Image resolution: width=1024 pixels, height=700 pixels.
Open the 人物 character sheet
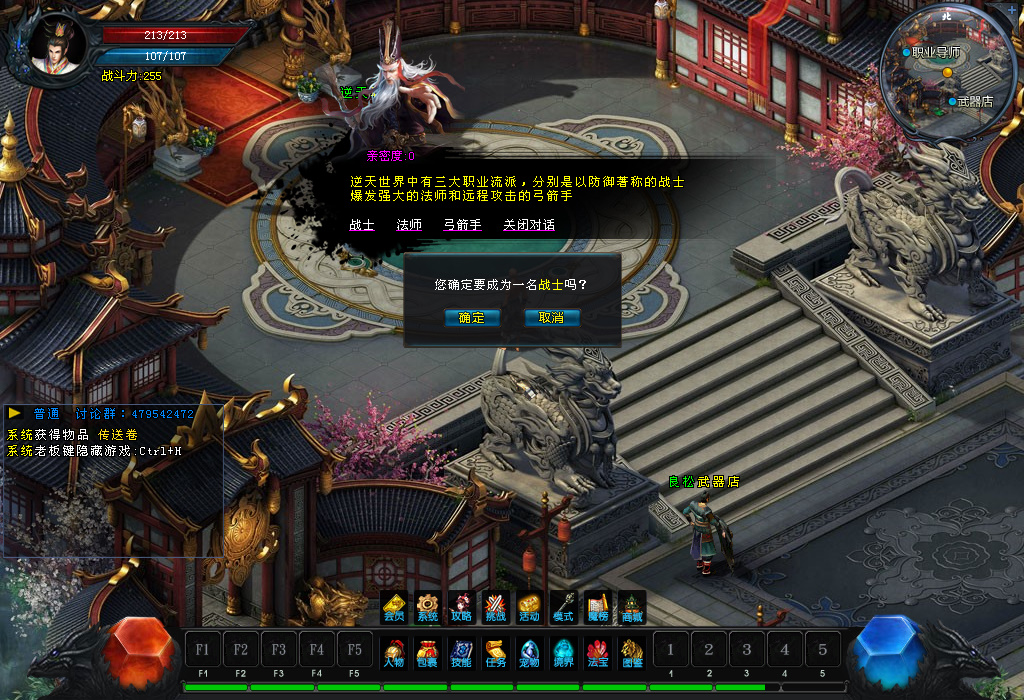click(x=394, y=653)
